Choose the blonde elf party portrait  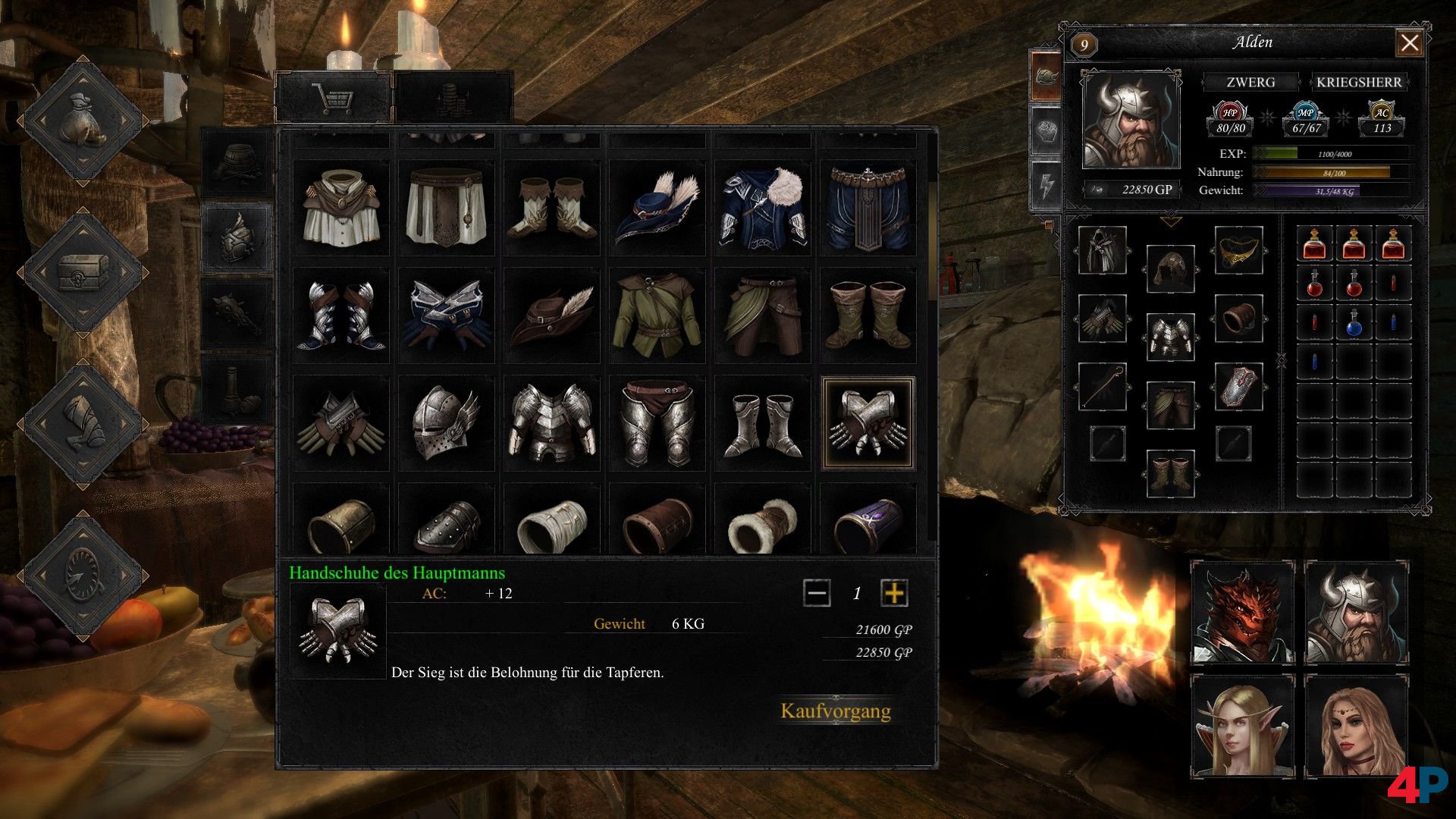pyautogui.click(x=1243, y=726)
